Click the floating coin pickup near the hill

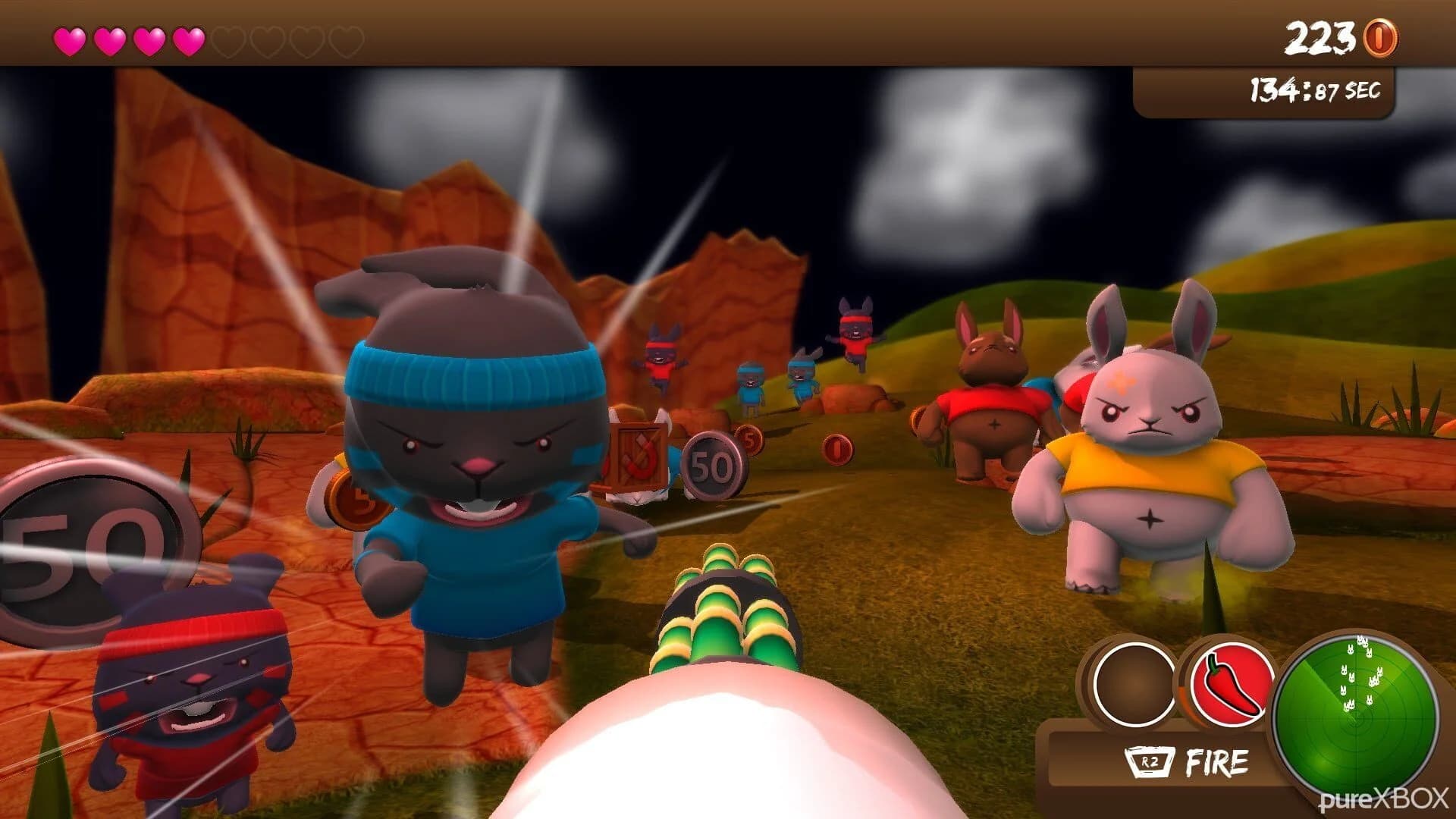point(837,450)
